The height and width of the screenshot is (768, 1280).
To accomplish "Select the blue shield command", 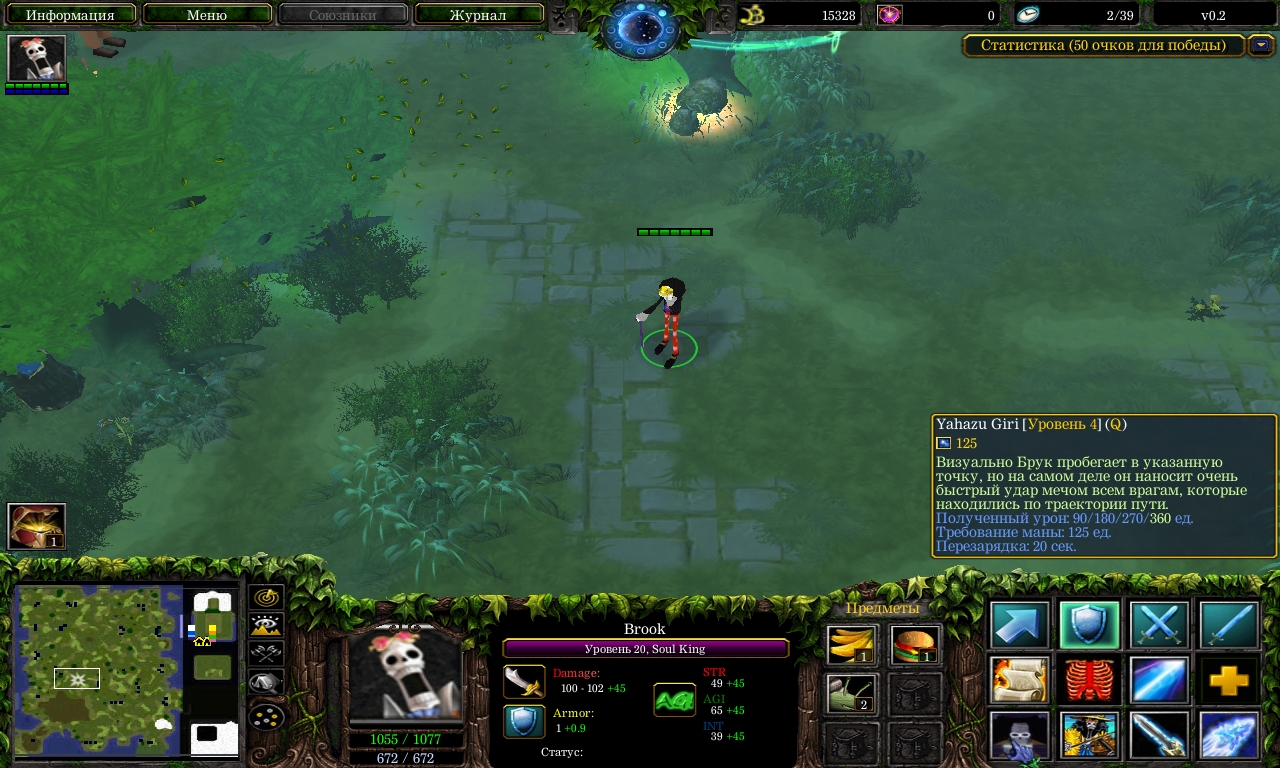I will tap(1089, 626).
